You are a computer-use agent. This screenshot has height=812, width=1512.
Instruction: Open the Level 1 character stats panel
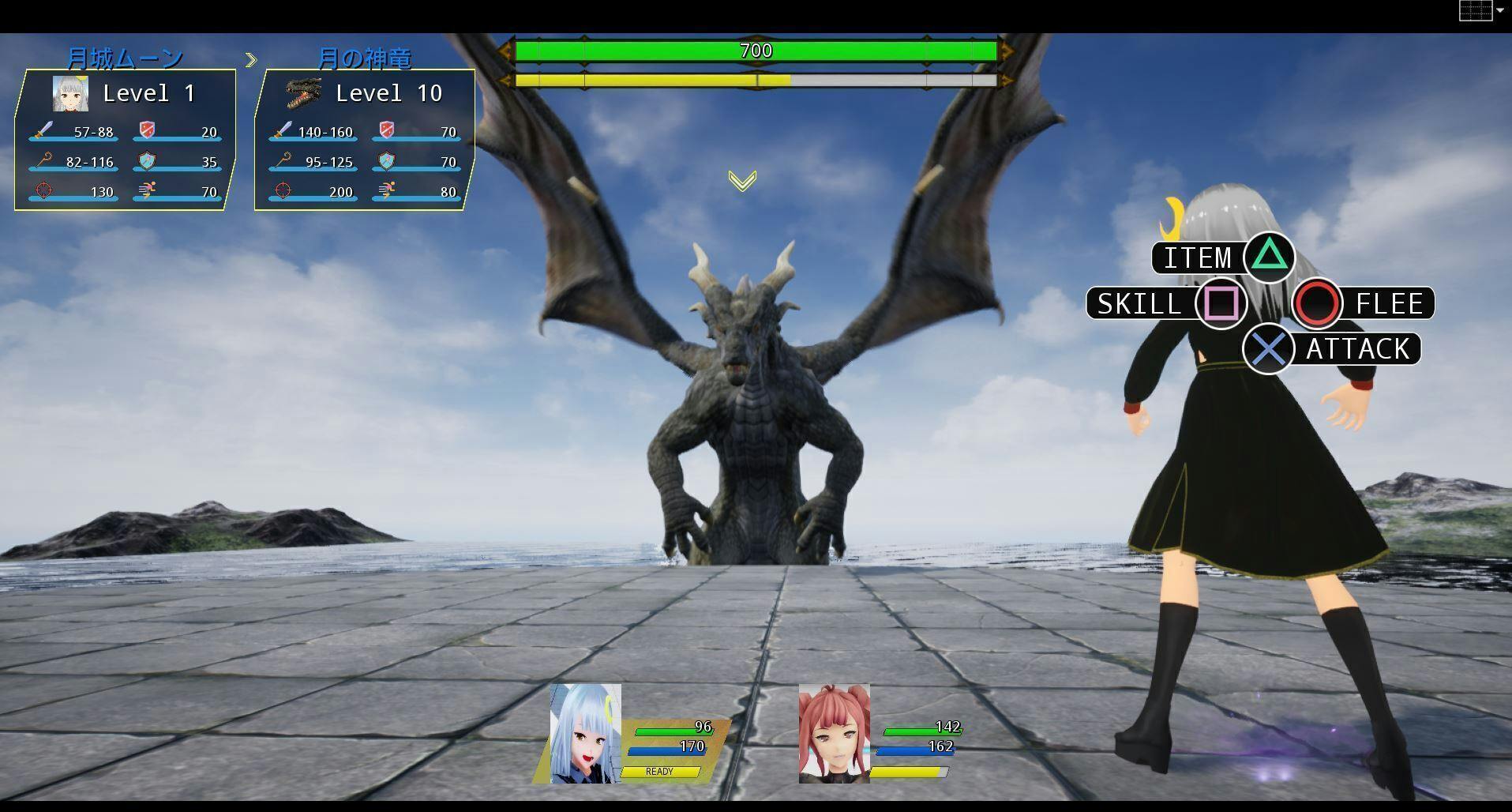(125, 140)
